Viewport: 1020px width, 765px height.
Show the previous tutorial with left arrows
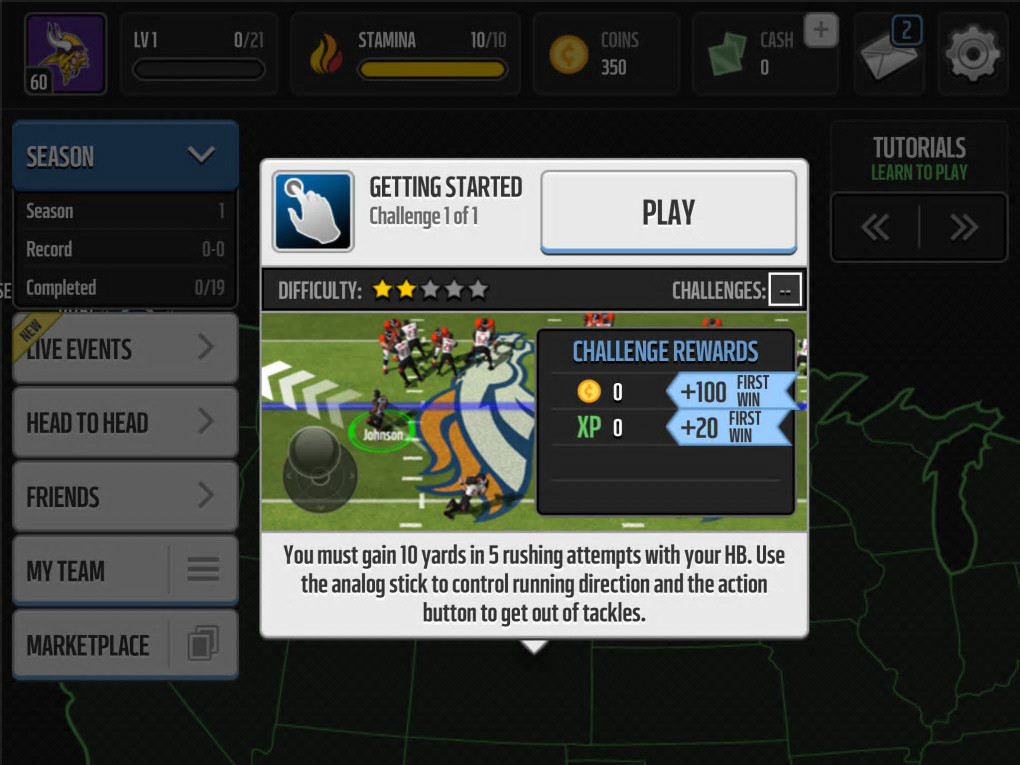point(875,228)
